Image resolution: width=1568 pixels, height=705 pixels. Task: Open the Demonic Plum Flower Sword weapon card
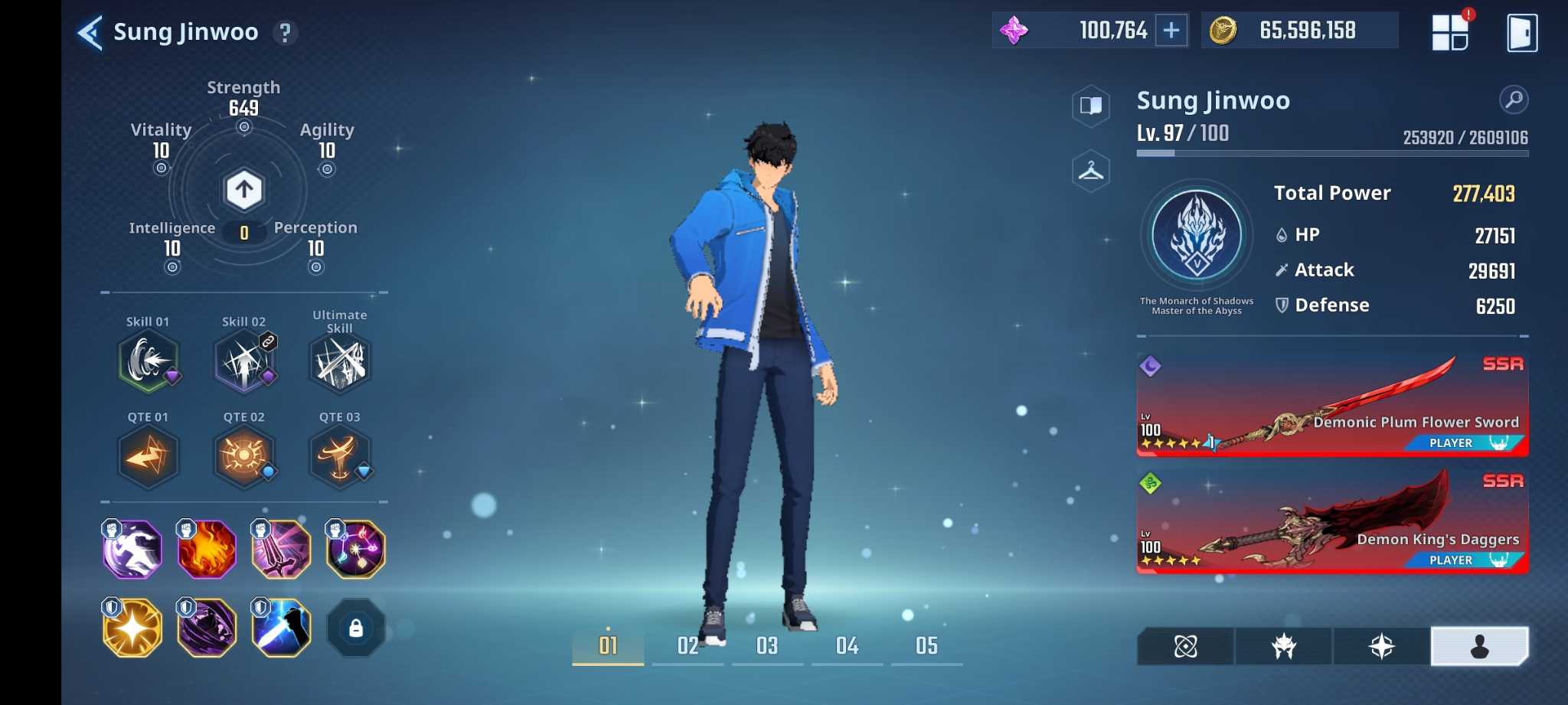tap(1332, 404)
